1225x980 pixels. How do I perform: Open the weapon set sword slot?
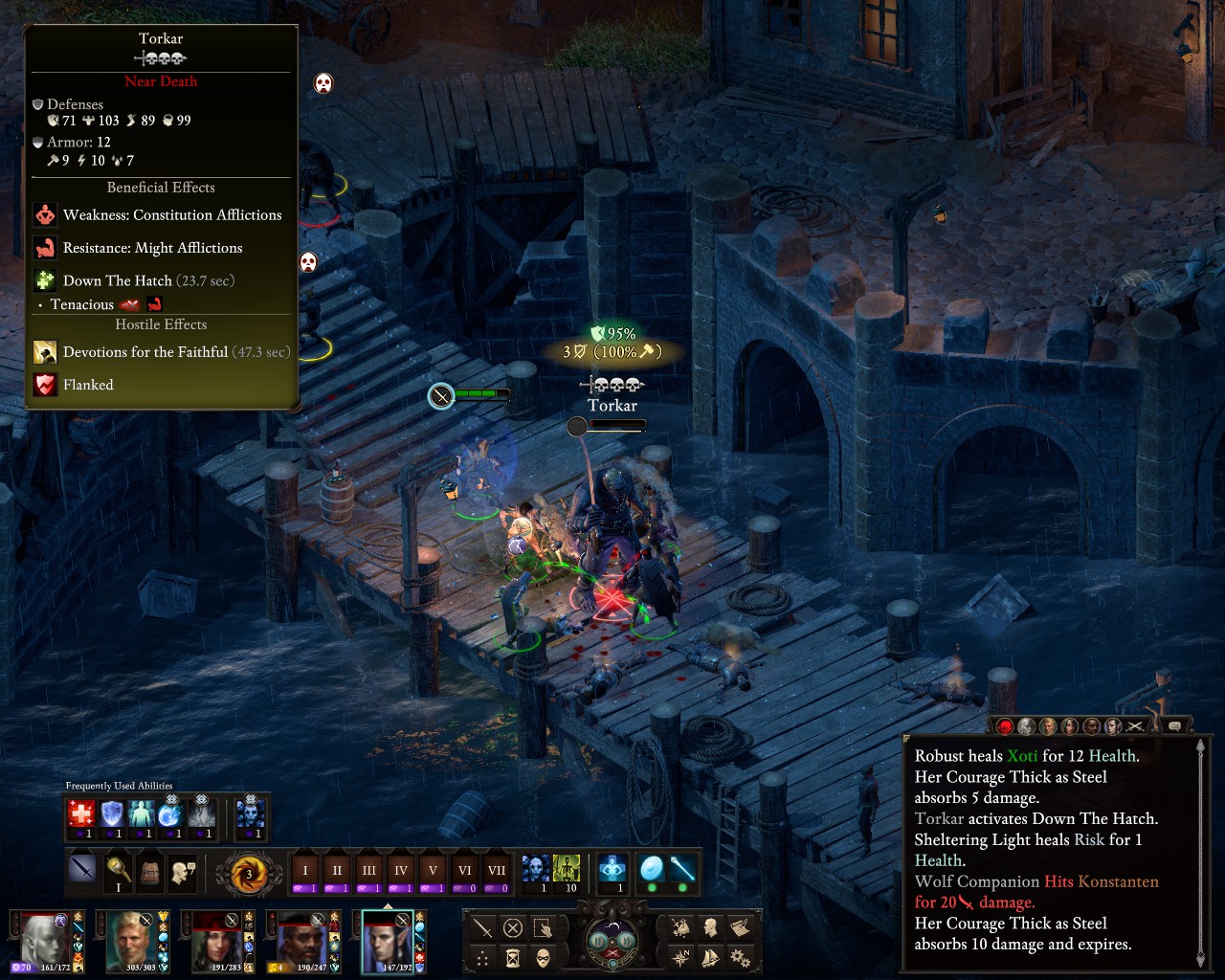[x=83, y=871]
